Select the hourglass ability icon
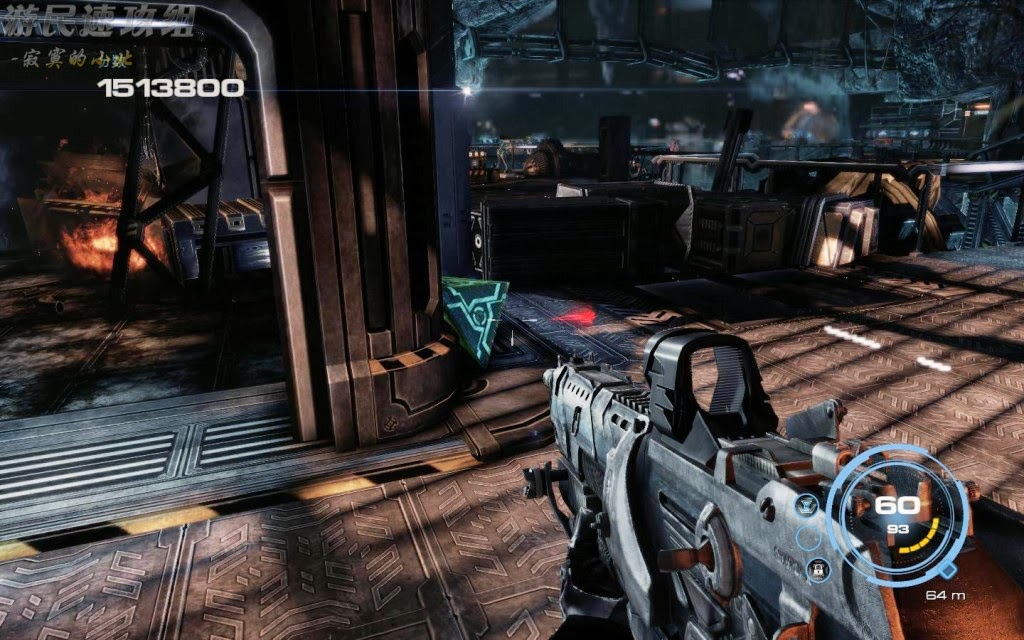Viewport: 1024px width, 640px height. [x=806, y=506]
